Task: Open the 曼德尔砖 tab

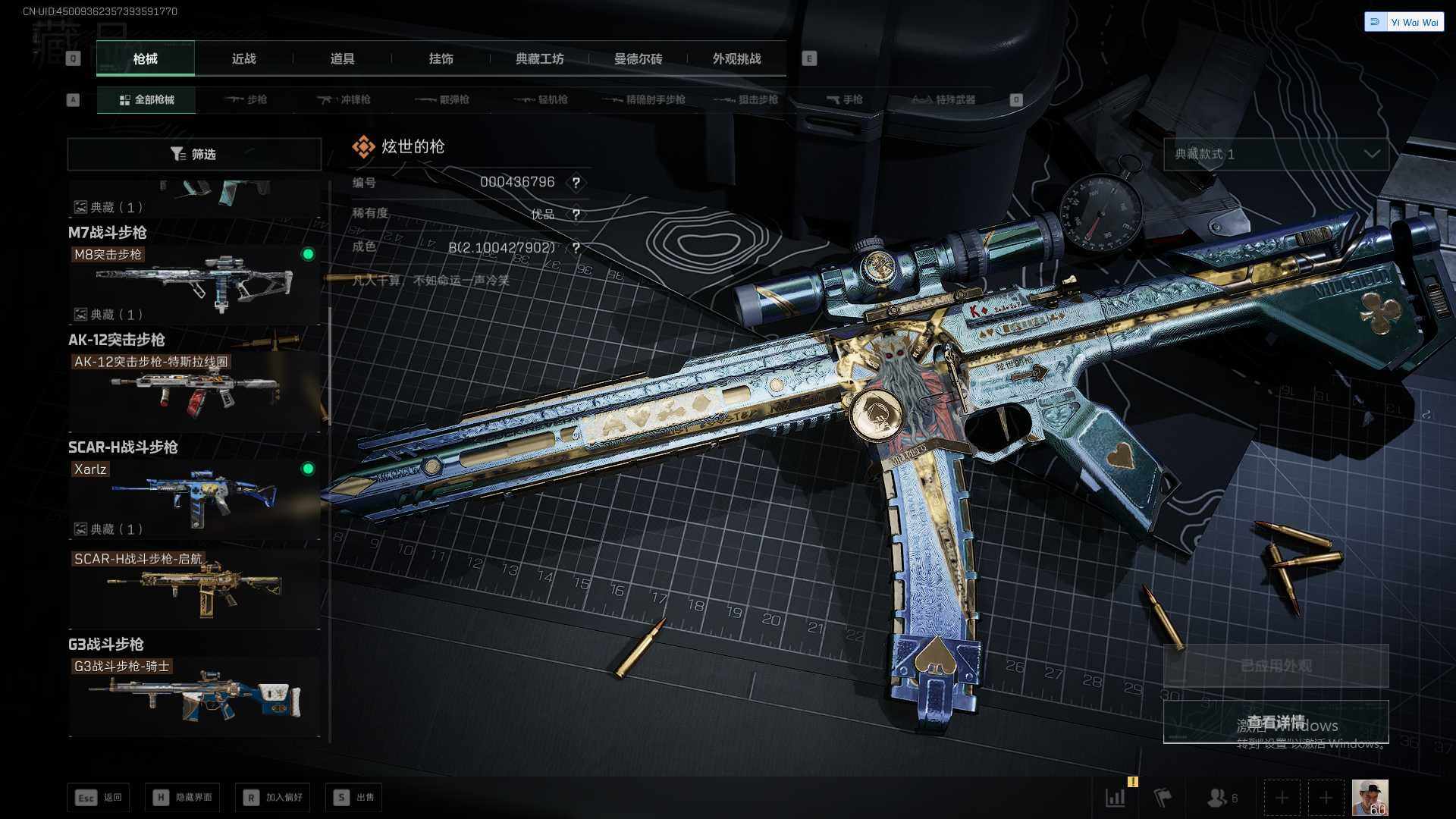Action: [x=638, y=58]
